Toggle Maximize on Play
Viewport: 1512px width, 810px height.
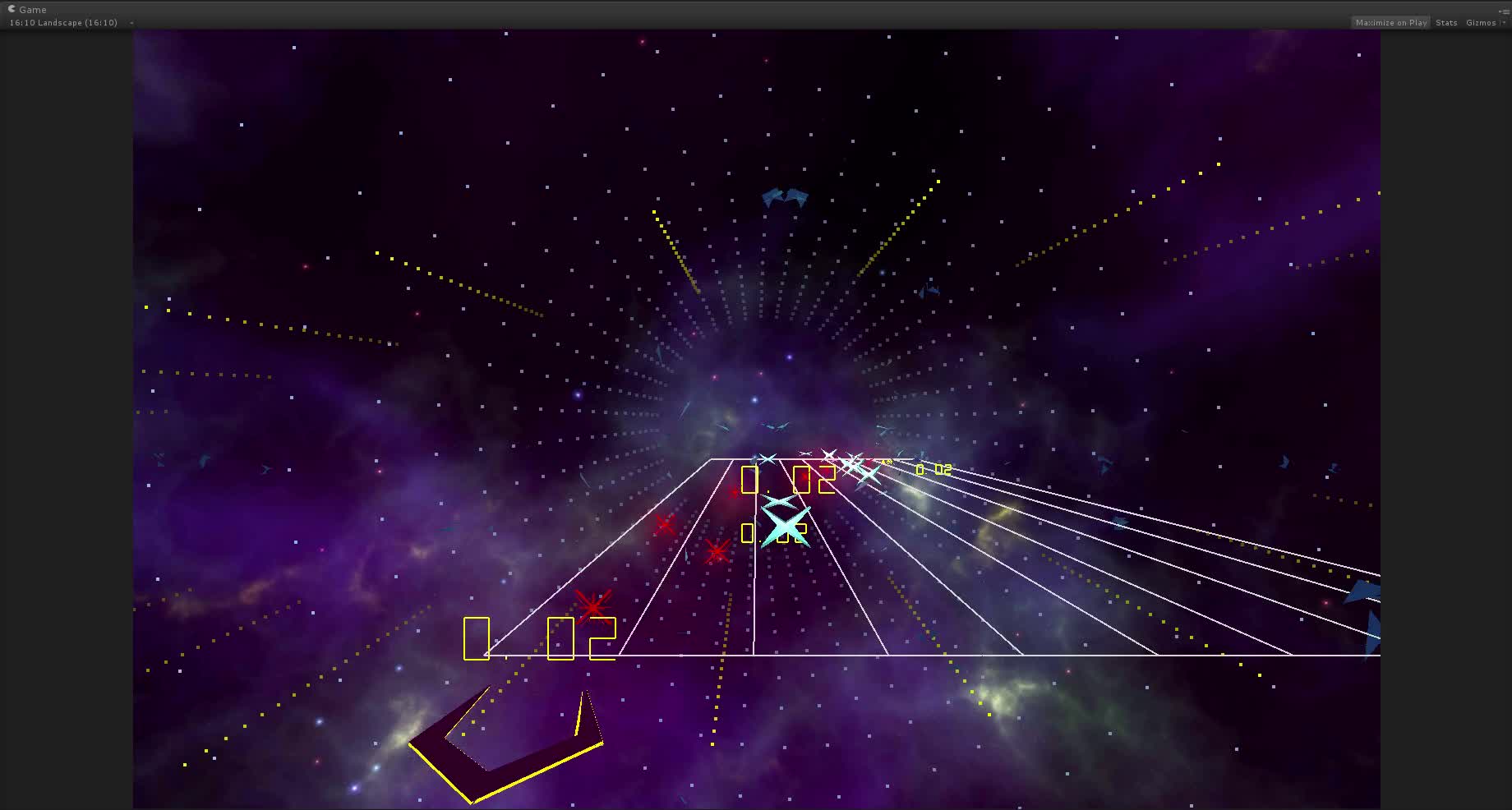coord(1390,22)
